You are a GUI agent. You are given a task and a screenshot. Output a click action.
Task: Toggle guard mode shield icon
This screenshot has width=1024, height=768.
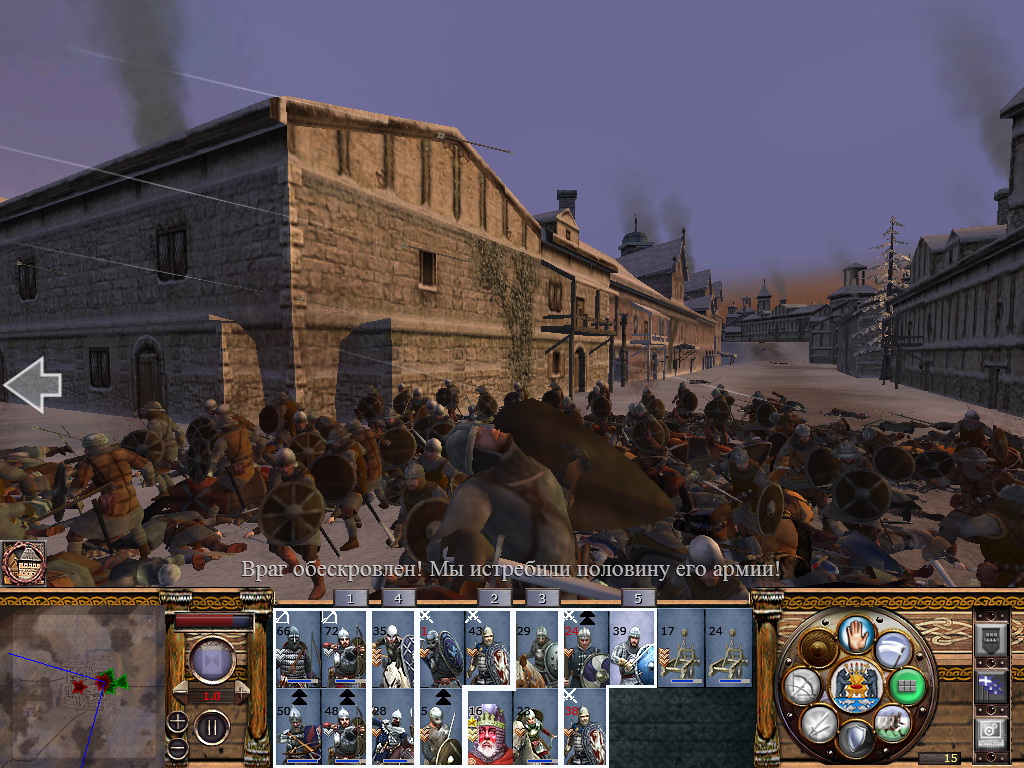tap(856, 738)
